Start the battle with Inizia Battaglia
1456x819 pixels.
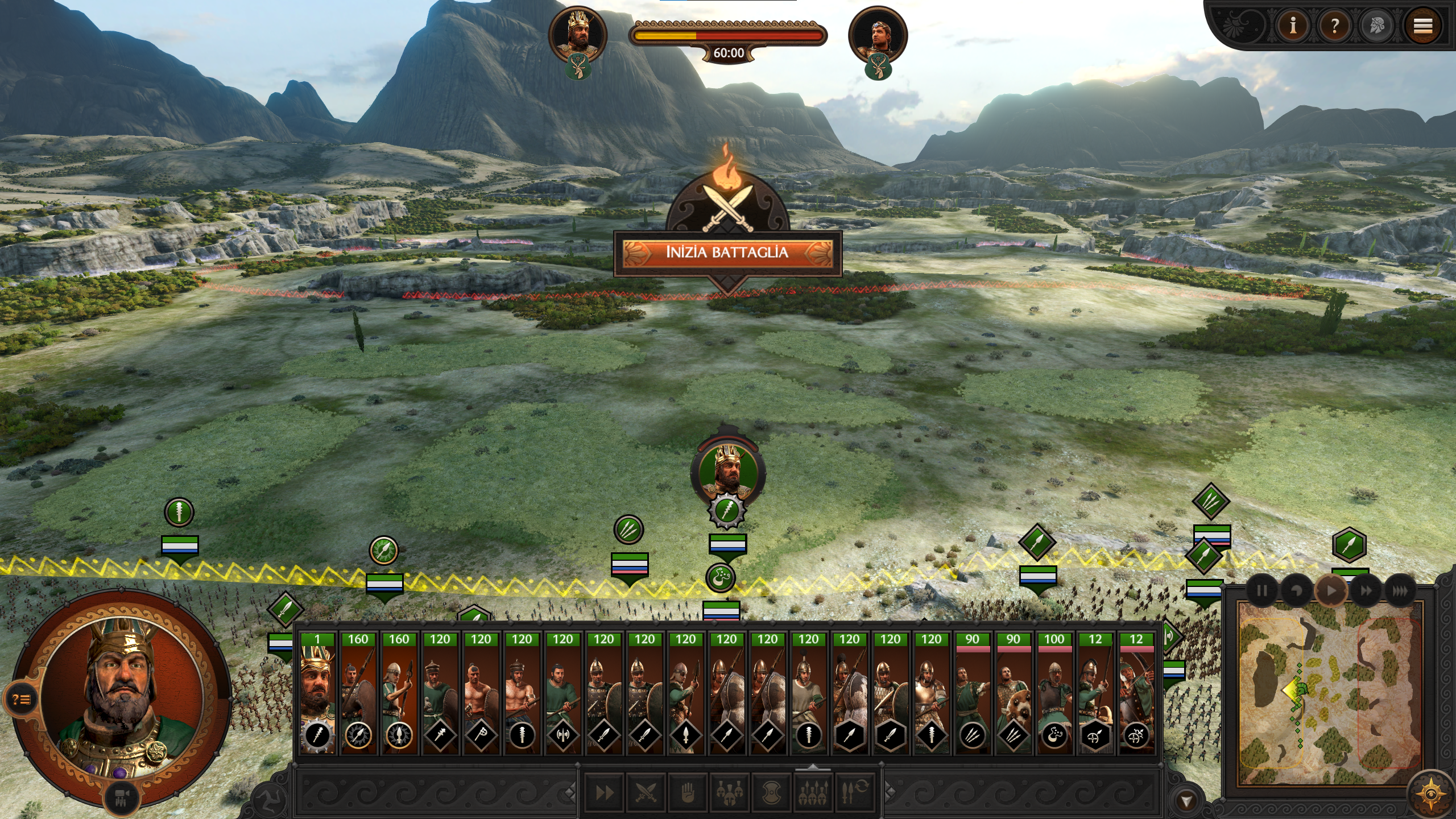pyautogui.click(x=727, y=253)
